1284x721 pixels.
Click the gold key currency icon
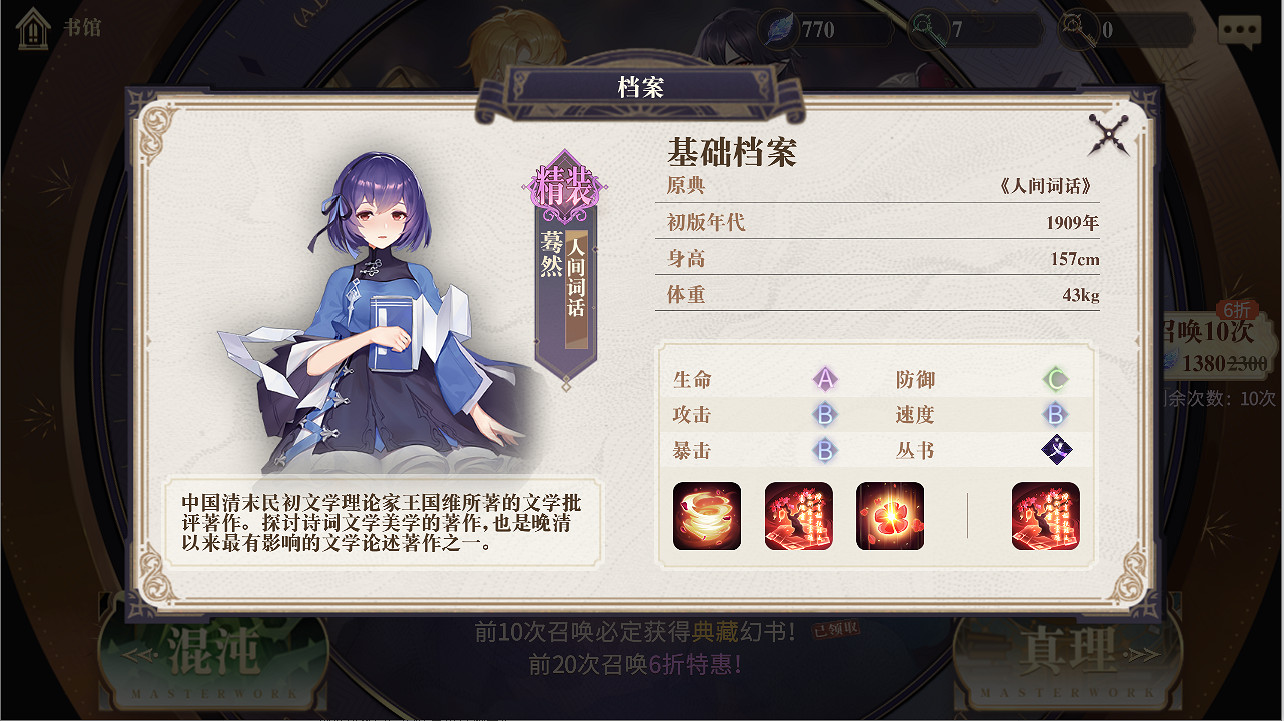pyautogui.click(x=1079, y=29)
